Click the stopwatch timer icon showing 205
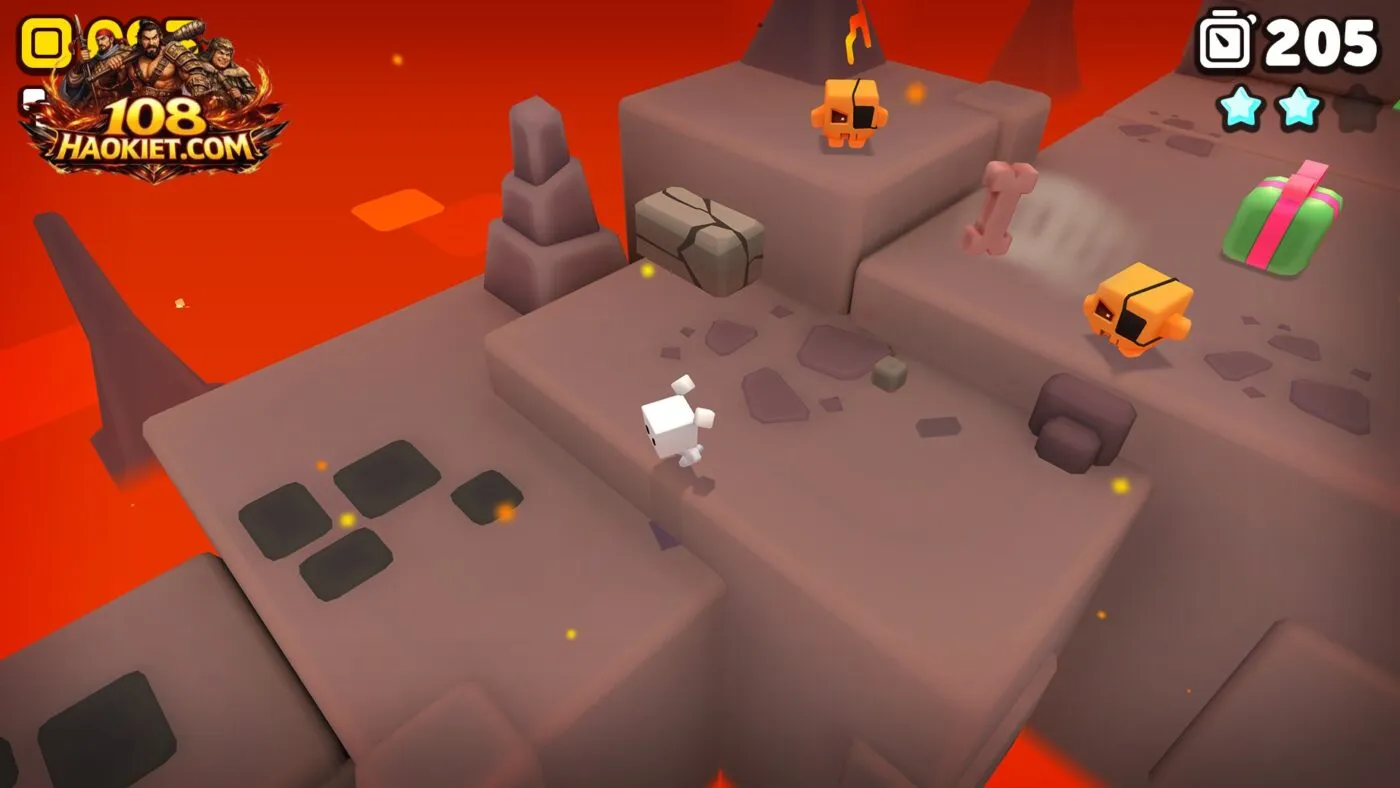The image size is (1400, 788). point(1222,42)
